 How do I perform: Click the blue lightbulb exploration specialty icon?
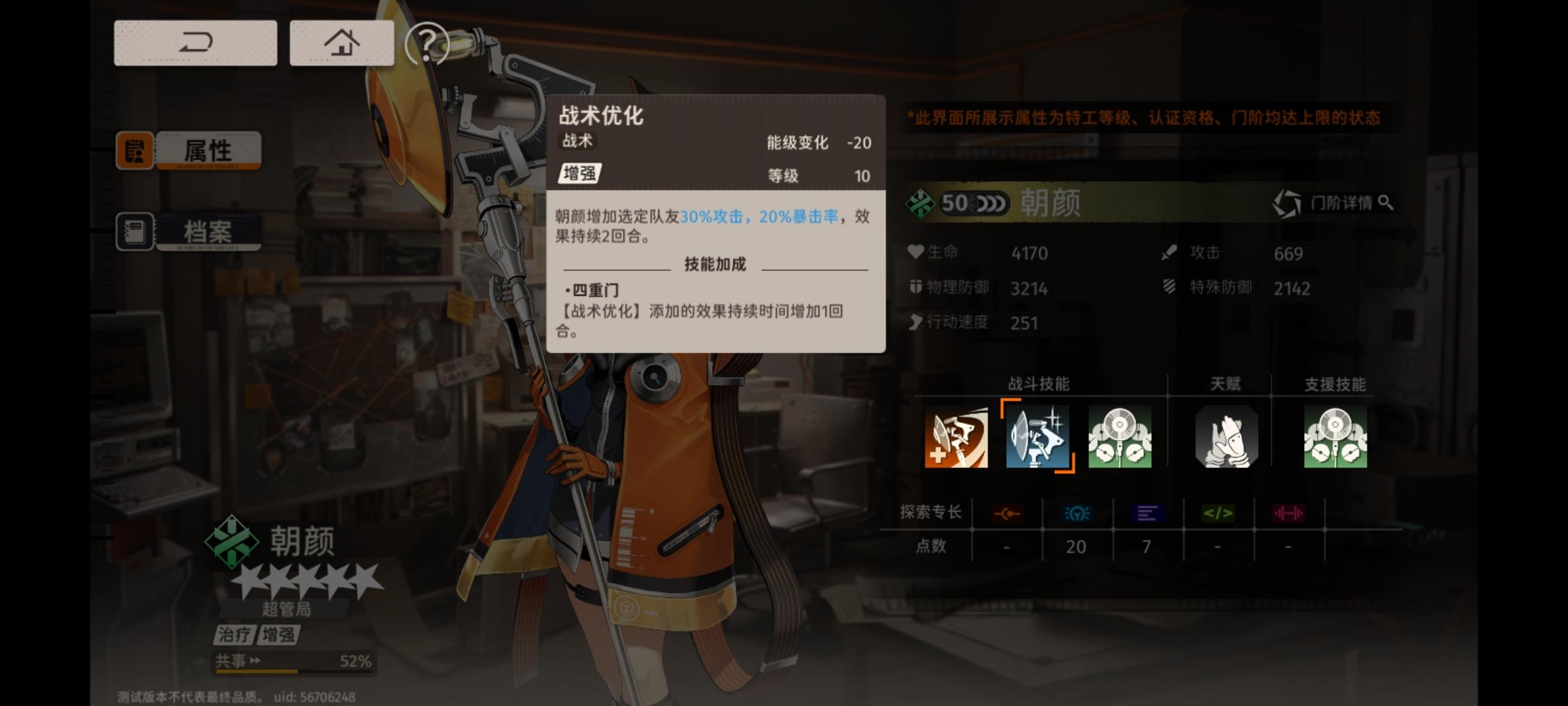coord(1078,513)
